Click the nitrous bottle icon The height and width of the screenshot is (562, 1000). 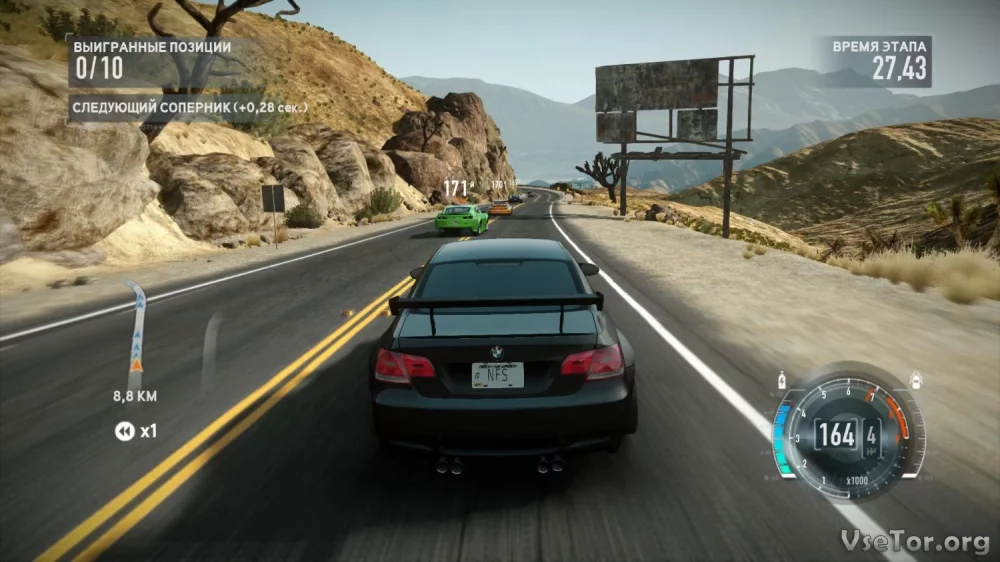pyautogui.click(x=780, y=381)
